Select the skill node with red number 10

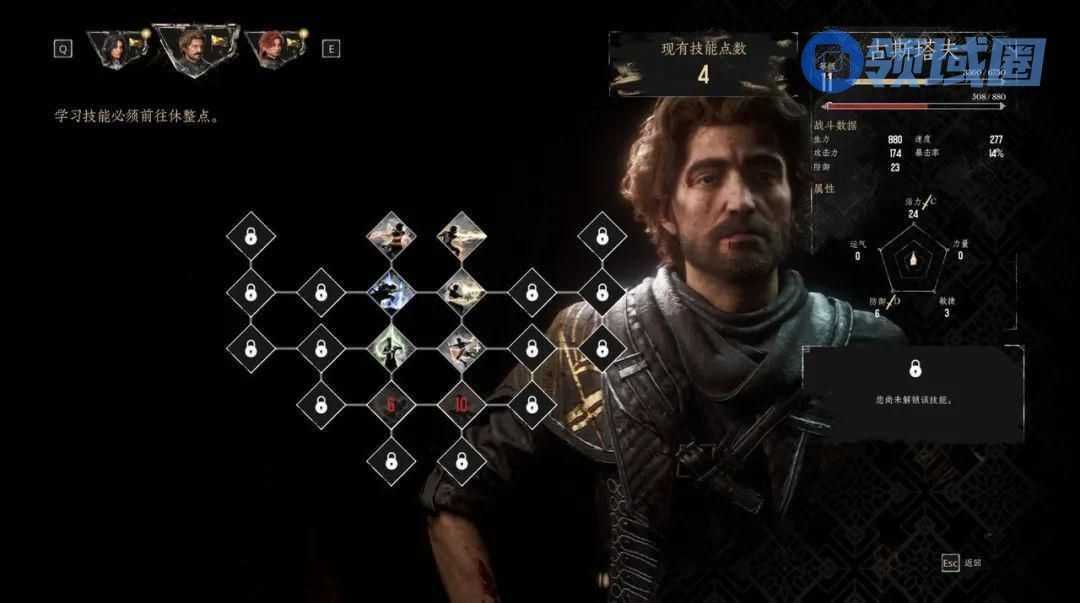[461, 404]
